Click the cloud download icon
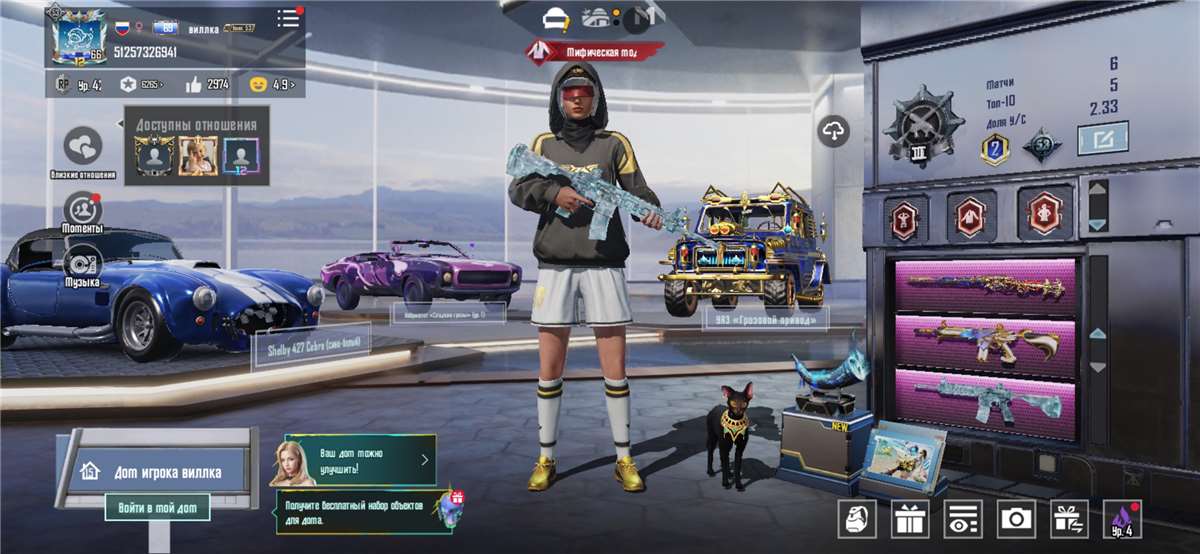This screenshot has width=1200, height=554. [834, 130]
